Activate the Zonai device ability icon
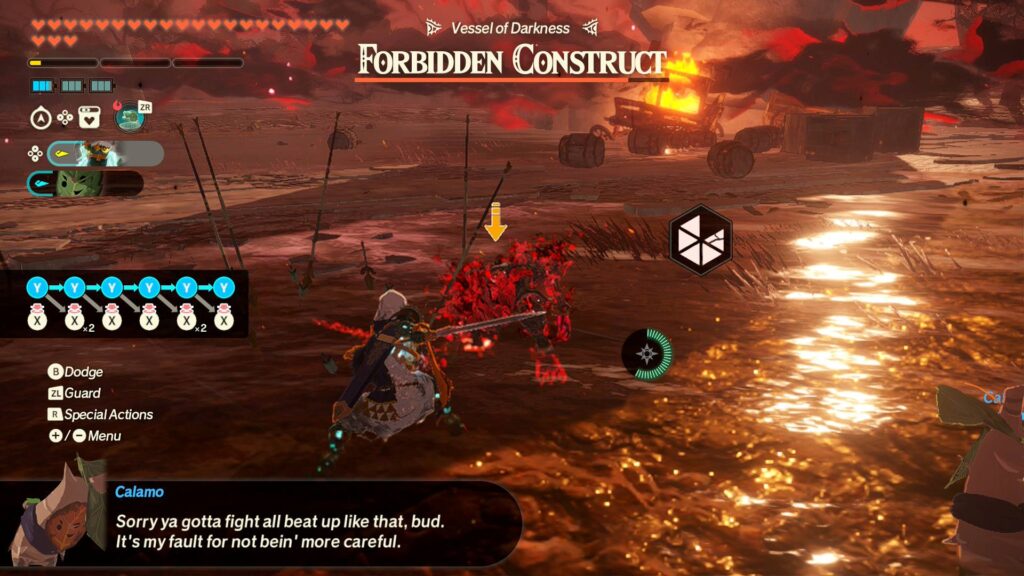 [129, 117]
